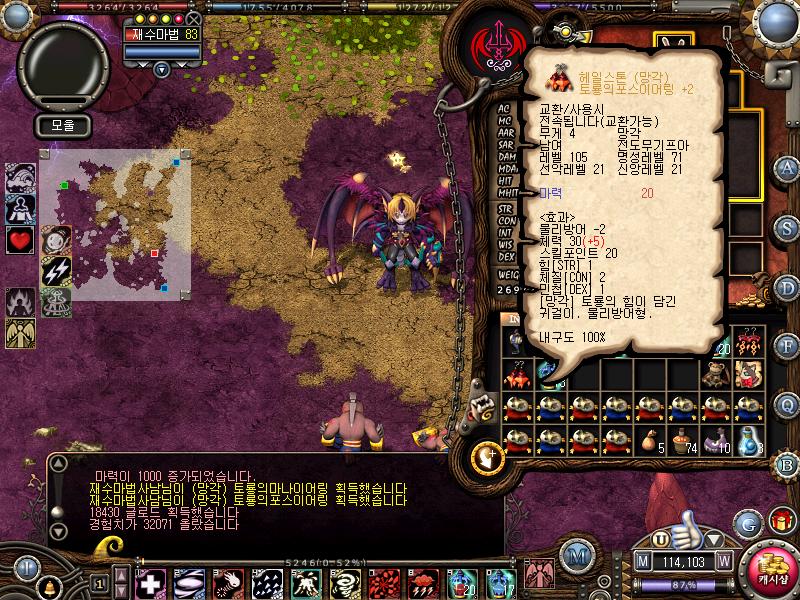Select the clay jar stack of 74
The width and height of the screenshot is (800, 600).
(682, 440)
